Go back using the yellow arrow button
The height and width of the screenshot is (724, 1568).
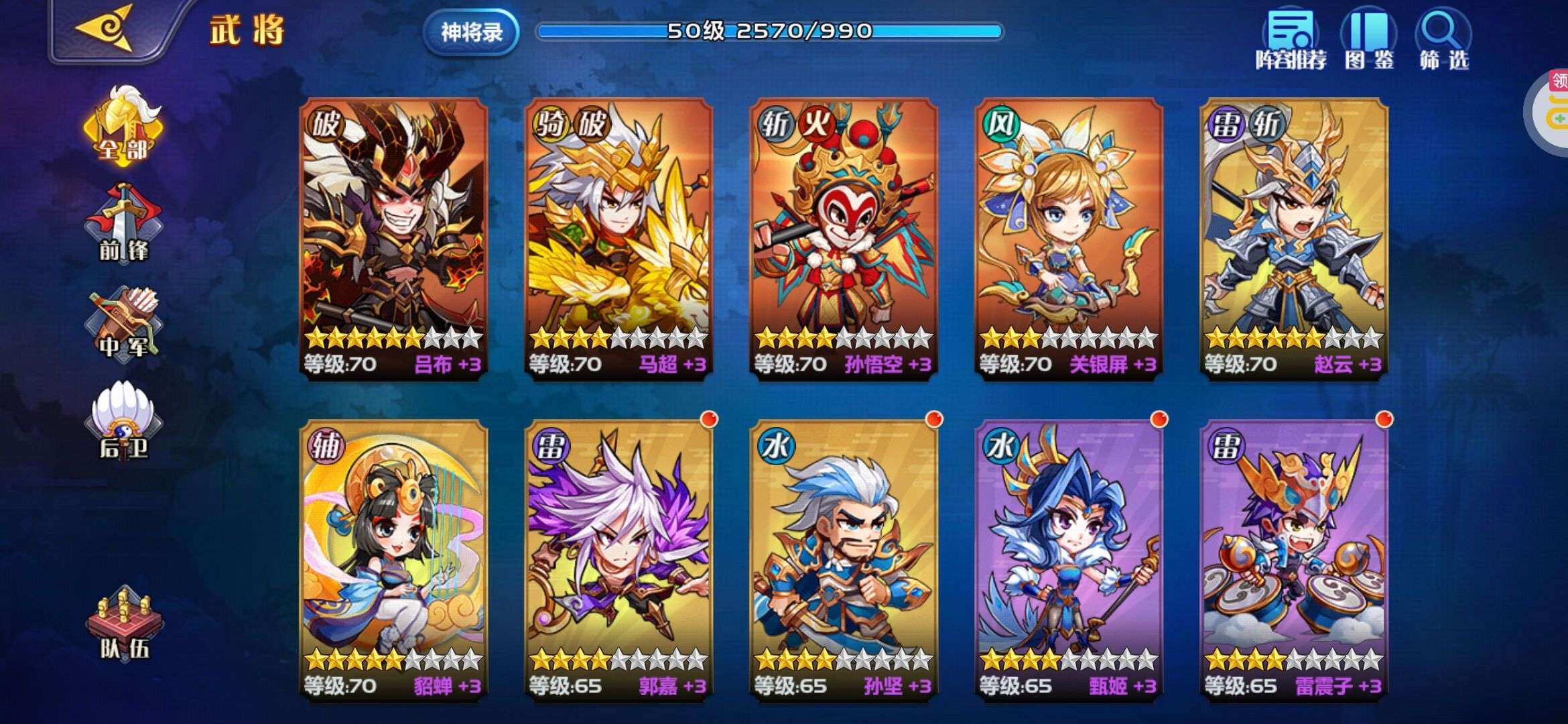click(105, 29)
